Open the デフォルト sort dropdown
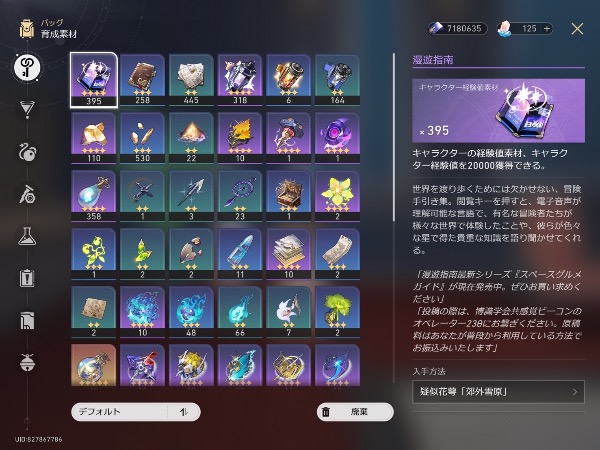 pos(135,411)
